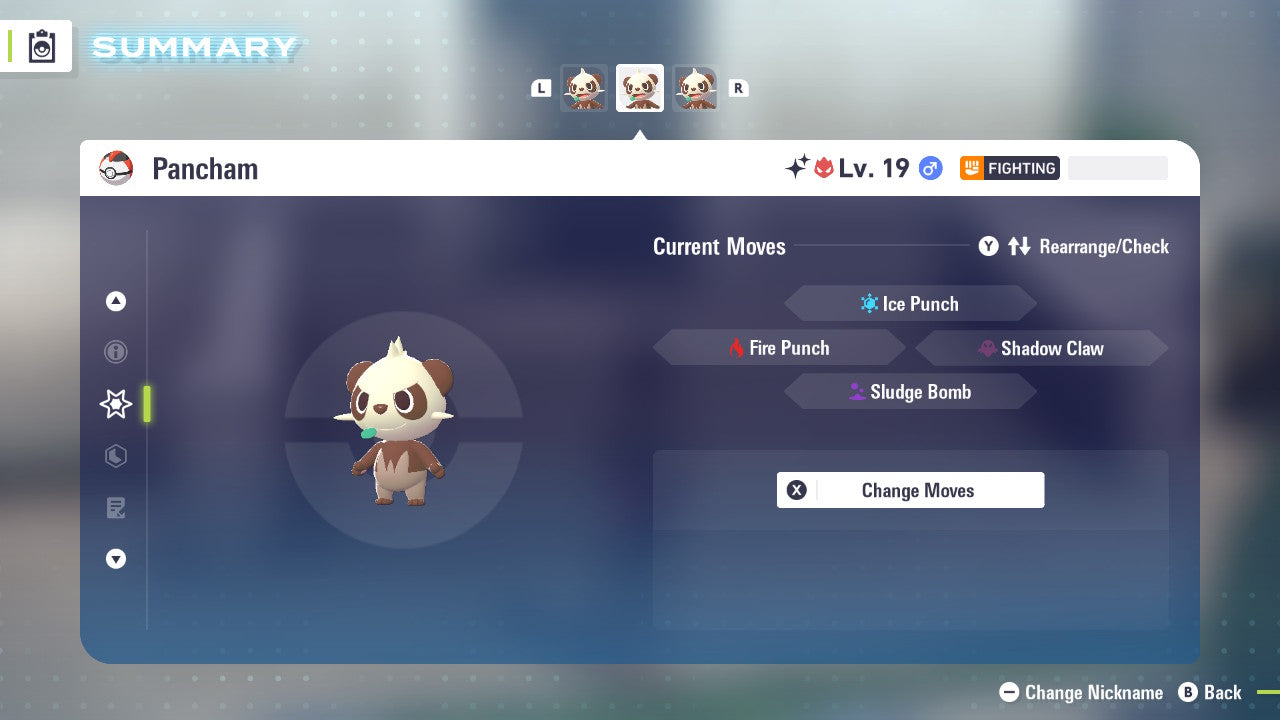
Task: Click the Rearrange/Check sorting arrows
Action: click(1019, 246)
